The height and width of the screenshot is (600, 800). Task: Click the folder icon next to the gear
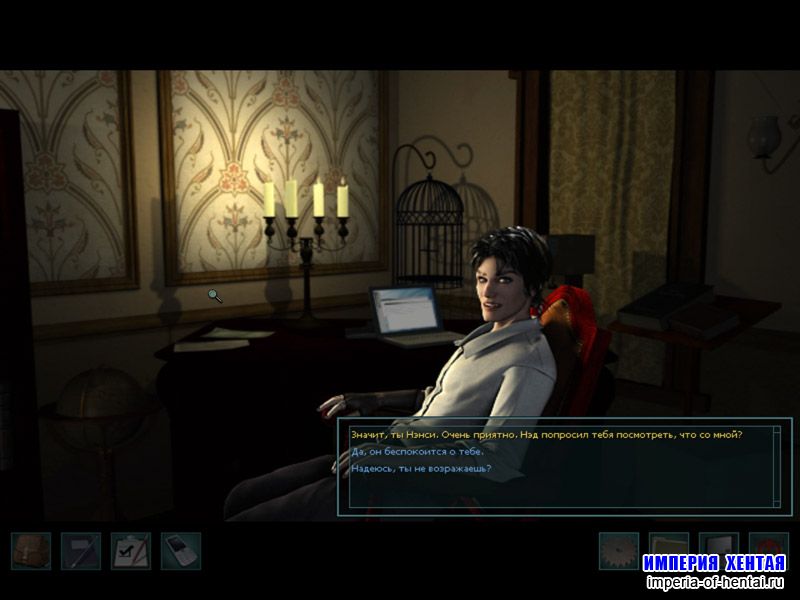tap(668, 545)
